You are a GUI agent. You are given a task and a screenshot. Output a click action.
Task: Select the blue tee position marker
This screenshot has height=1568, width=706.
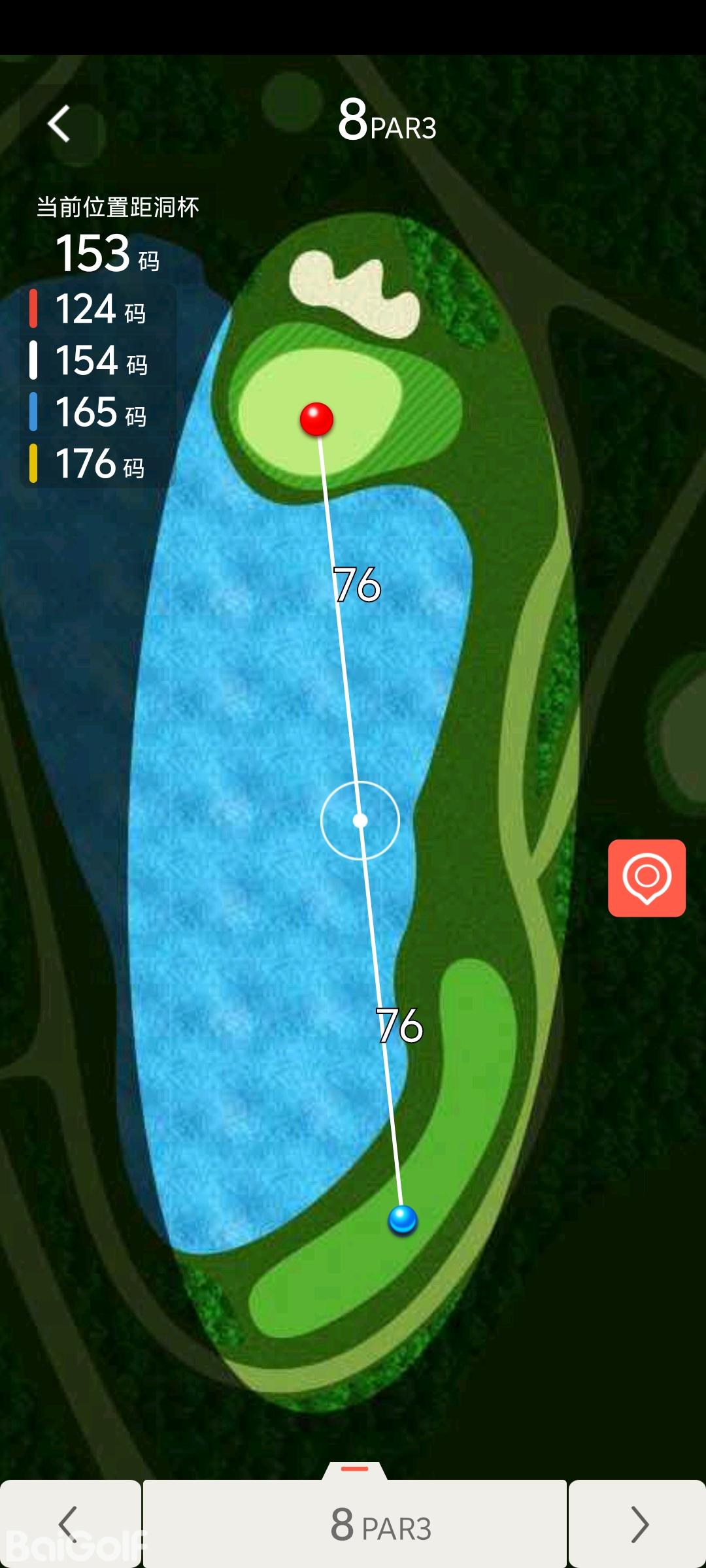403,1219
